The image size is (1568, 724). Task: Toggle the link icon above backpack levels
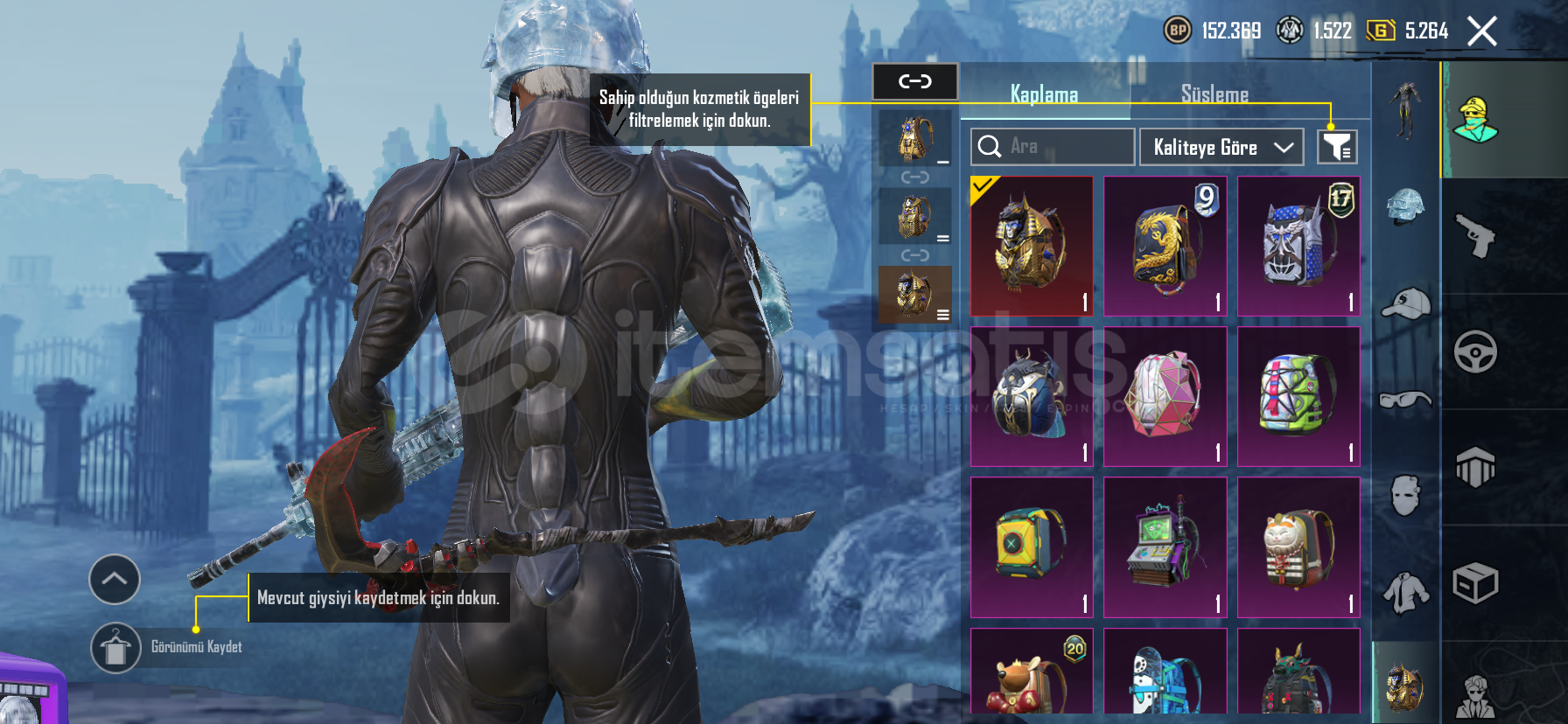914,82
